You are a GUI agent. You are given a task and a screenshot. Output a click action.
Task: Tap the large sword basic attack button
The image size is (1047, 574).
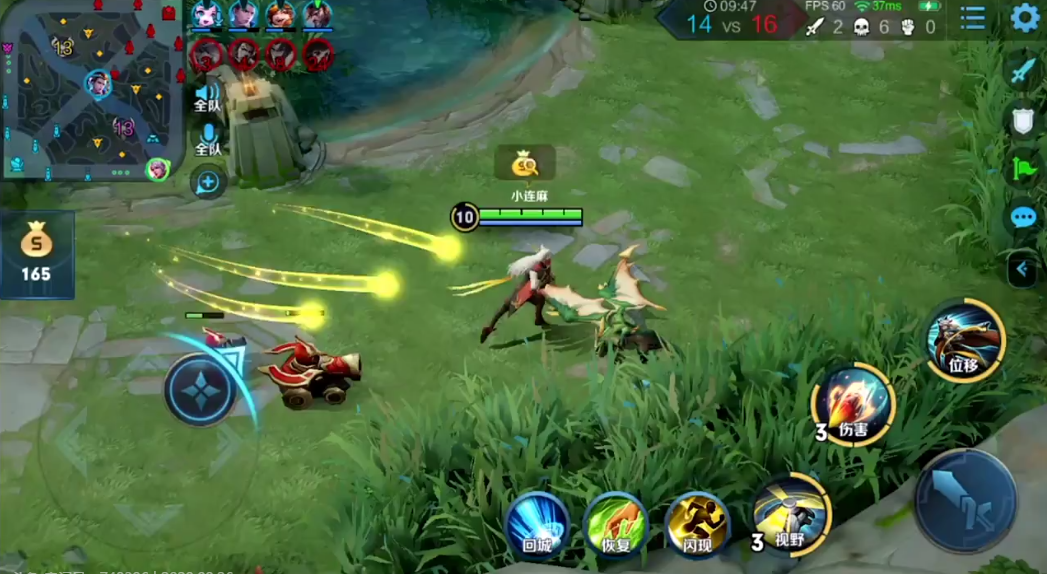pos(965,501)
